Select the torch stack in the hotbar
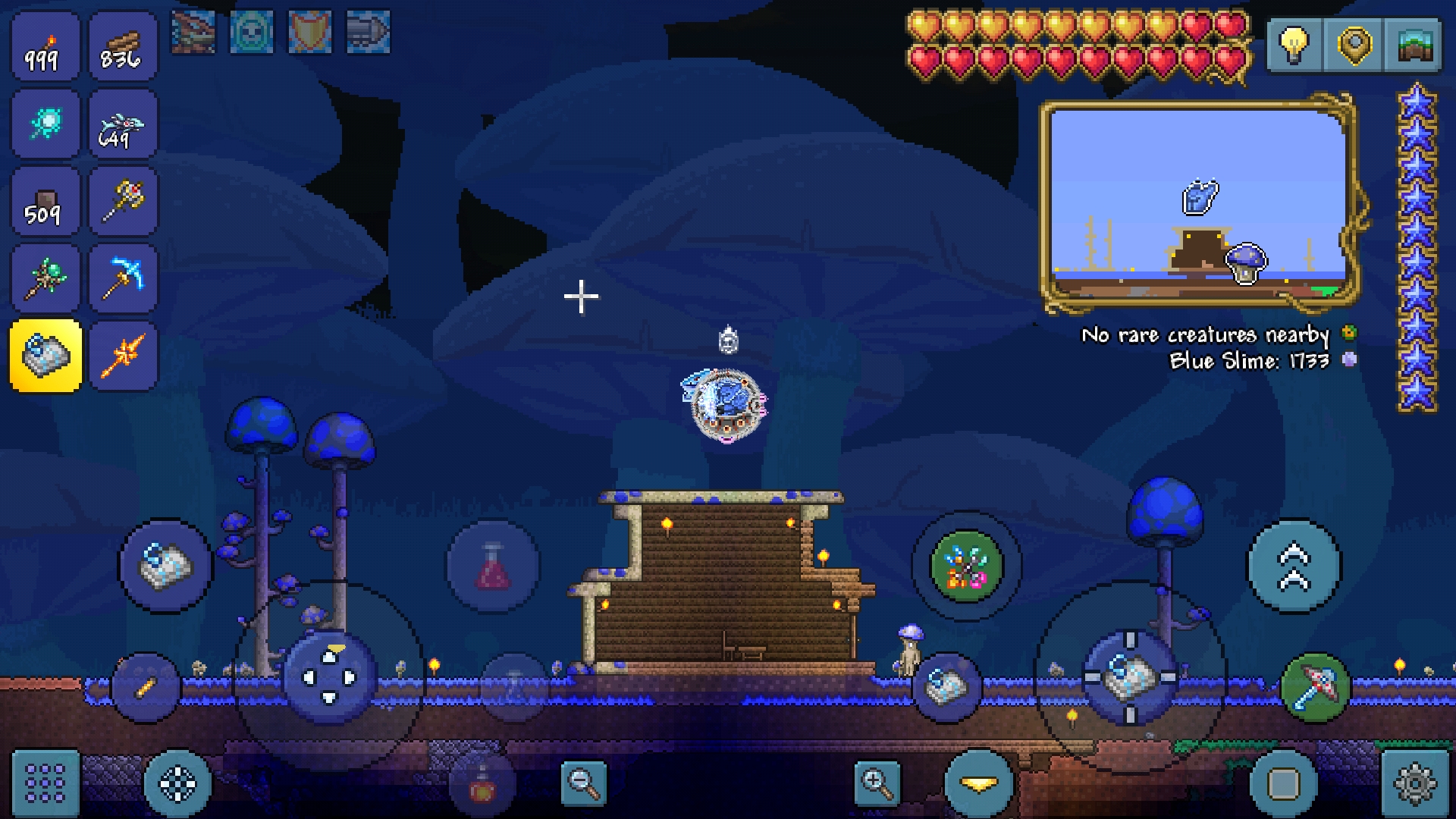The width and height of the screenshot is (1456, 819). [x=44, y=47]
